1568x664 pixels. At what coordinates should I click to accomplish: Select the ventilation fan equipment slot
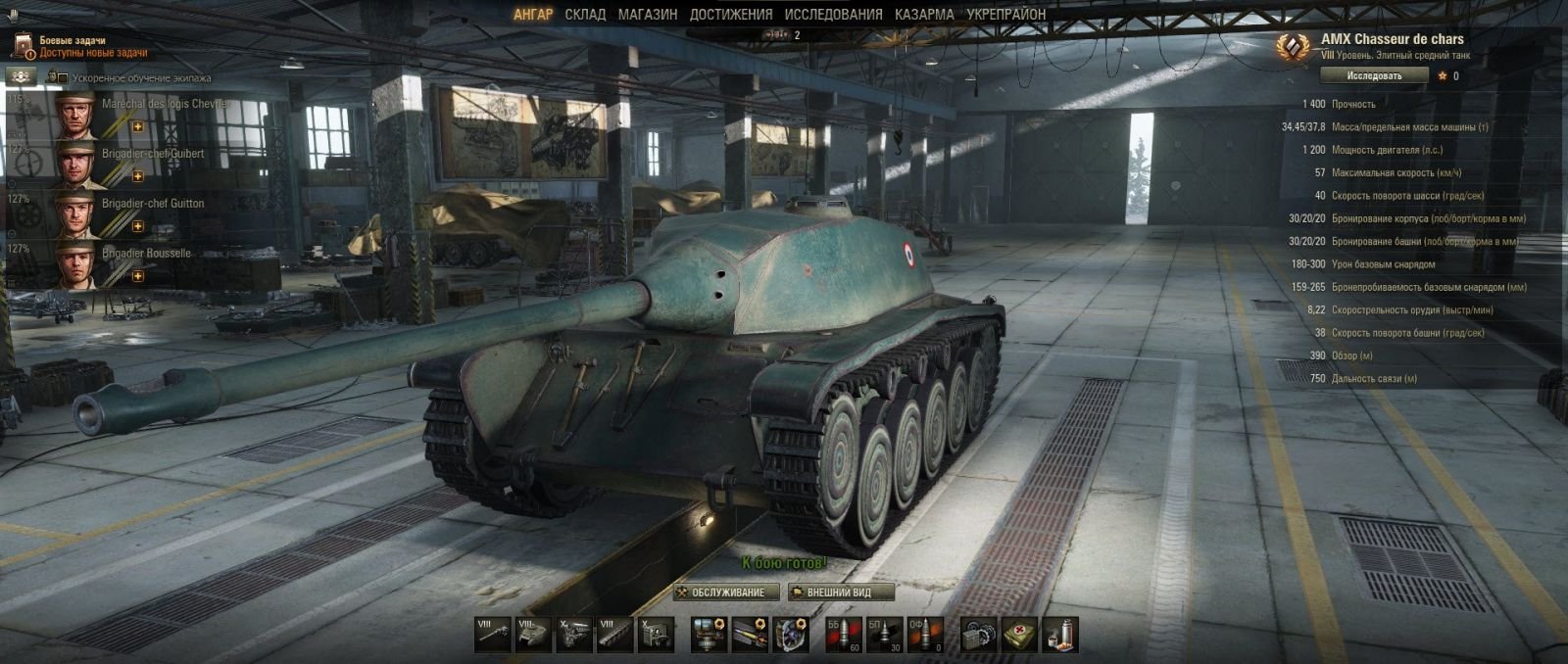click(791, 635)
